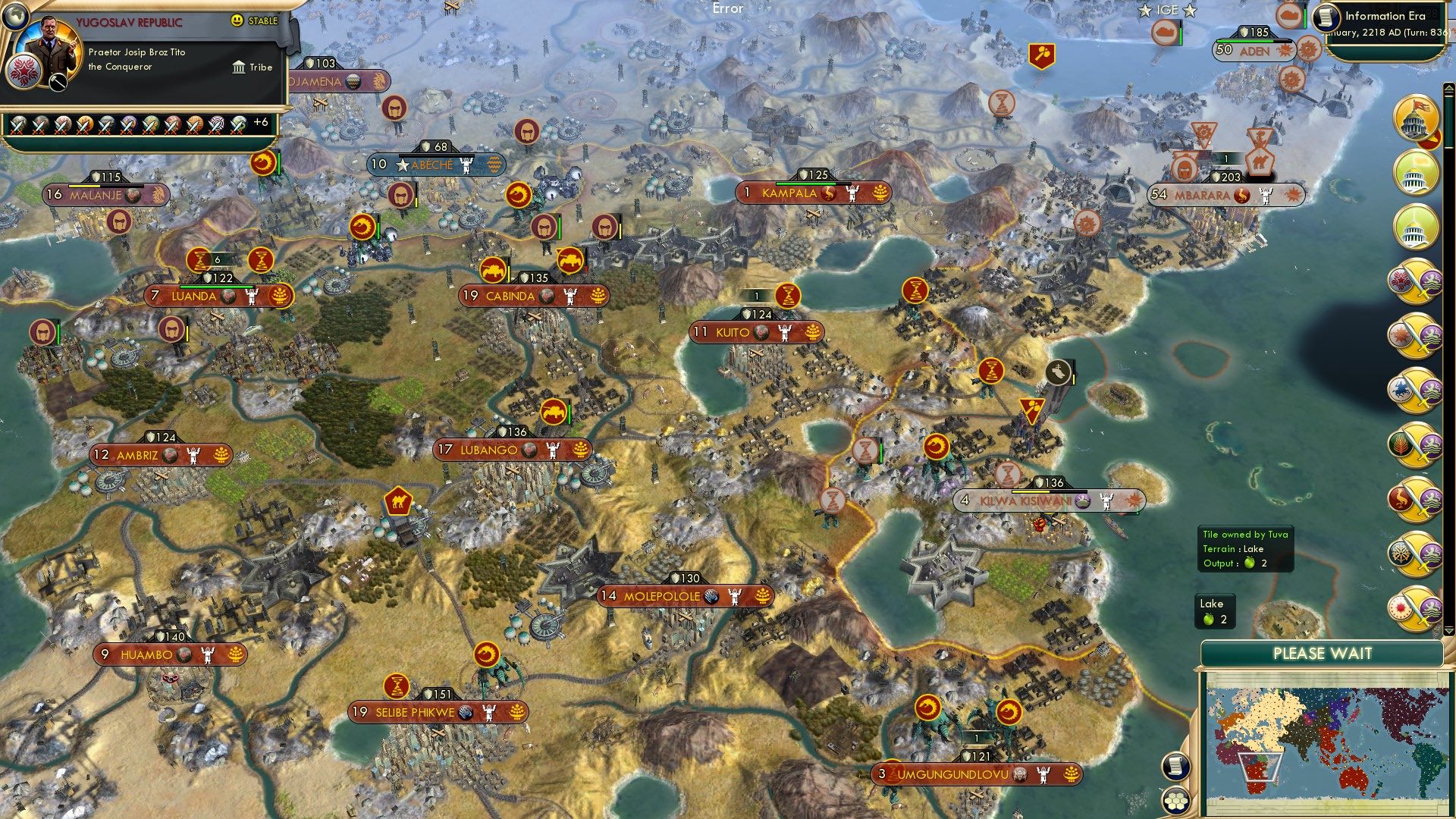Click the notification log scroll icon near the minimap
This screenshot has width=1456, height=819.
click(x=1175, y=767)
